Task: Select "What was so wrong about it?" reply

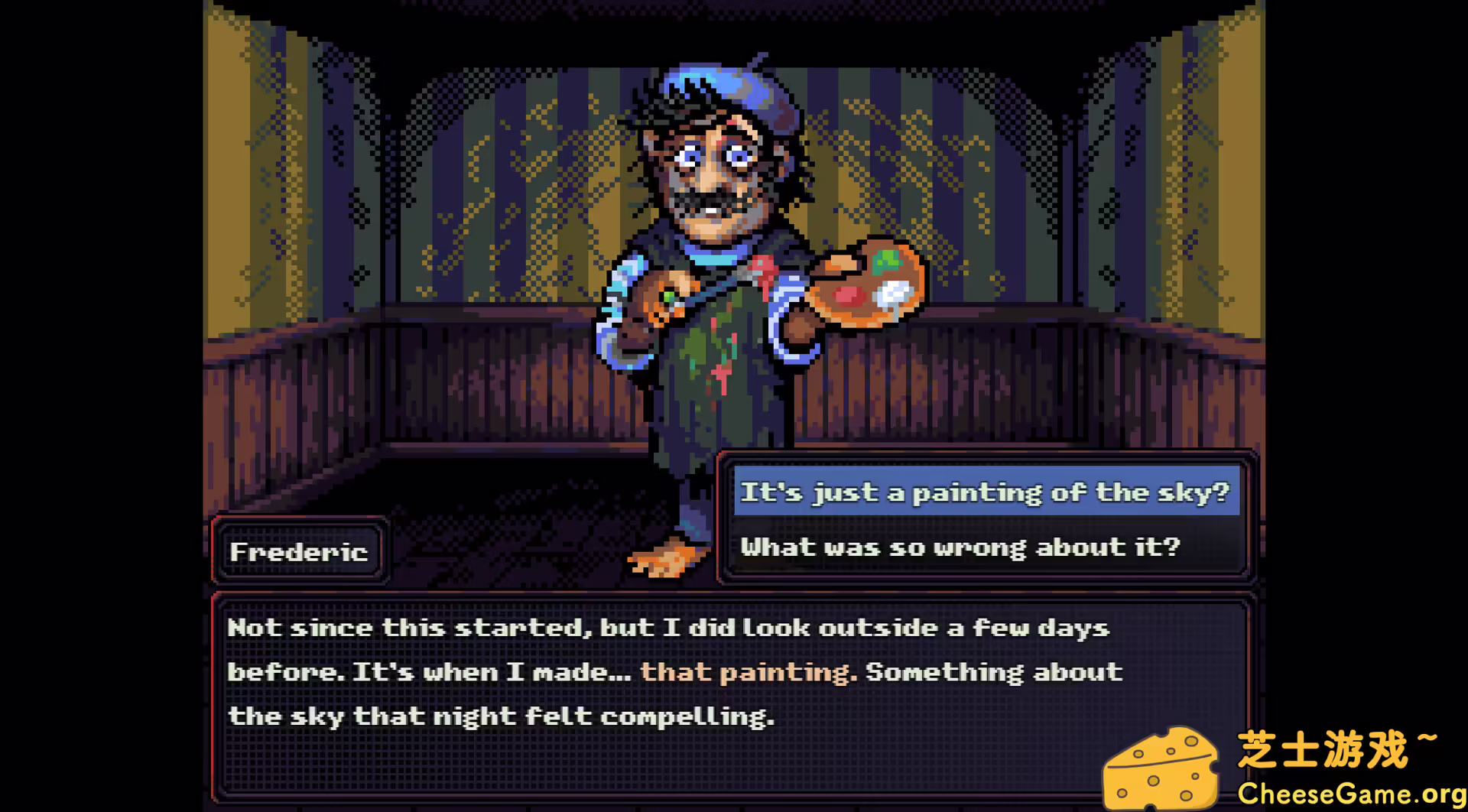Action: (960, 547)
